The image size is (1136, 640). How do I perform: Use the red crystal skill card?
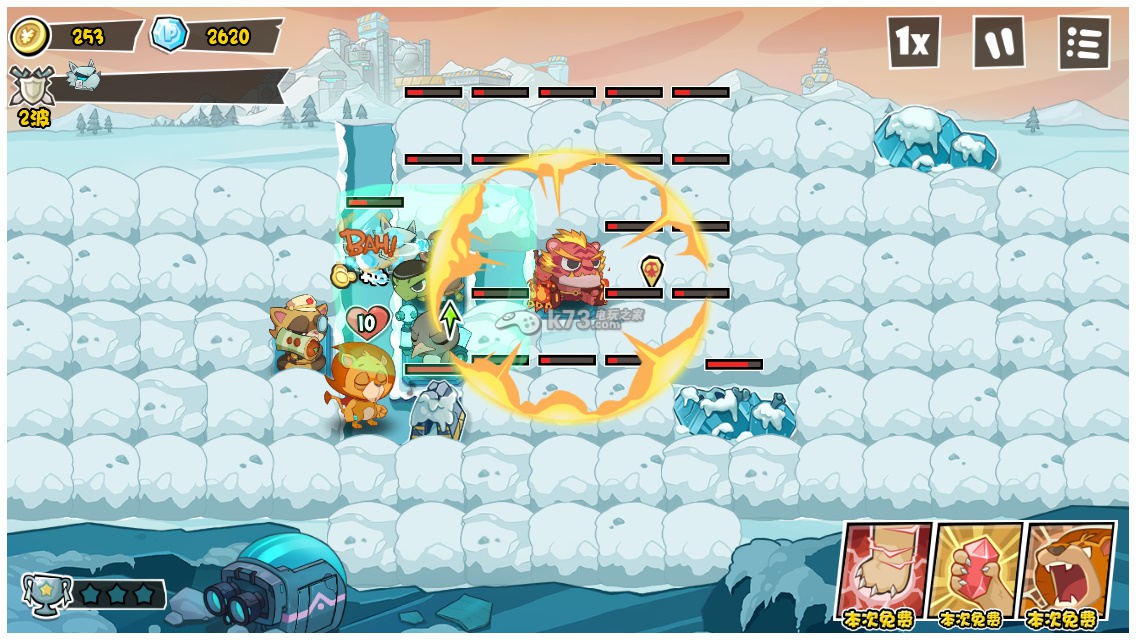pyautogui.click(x=973, y=572)
